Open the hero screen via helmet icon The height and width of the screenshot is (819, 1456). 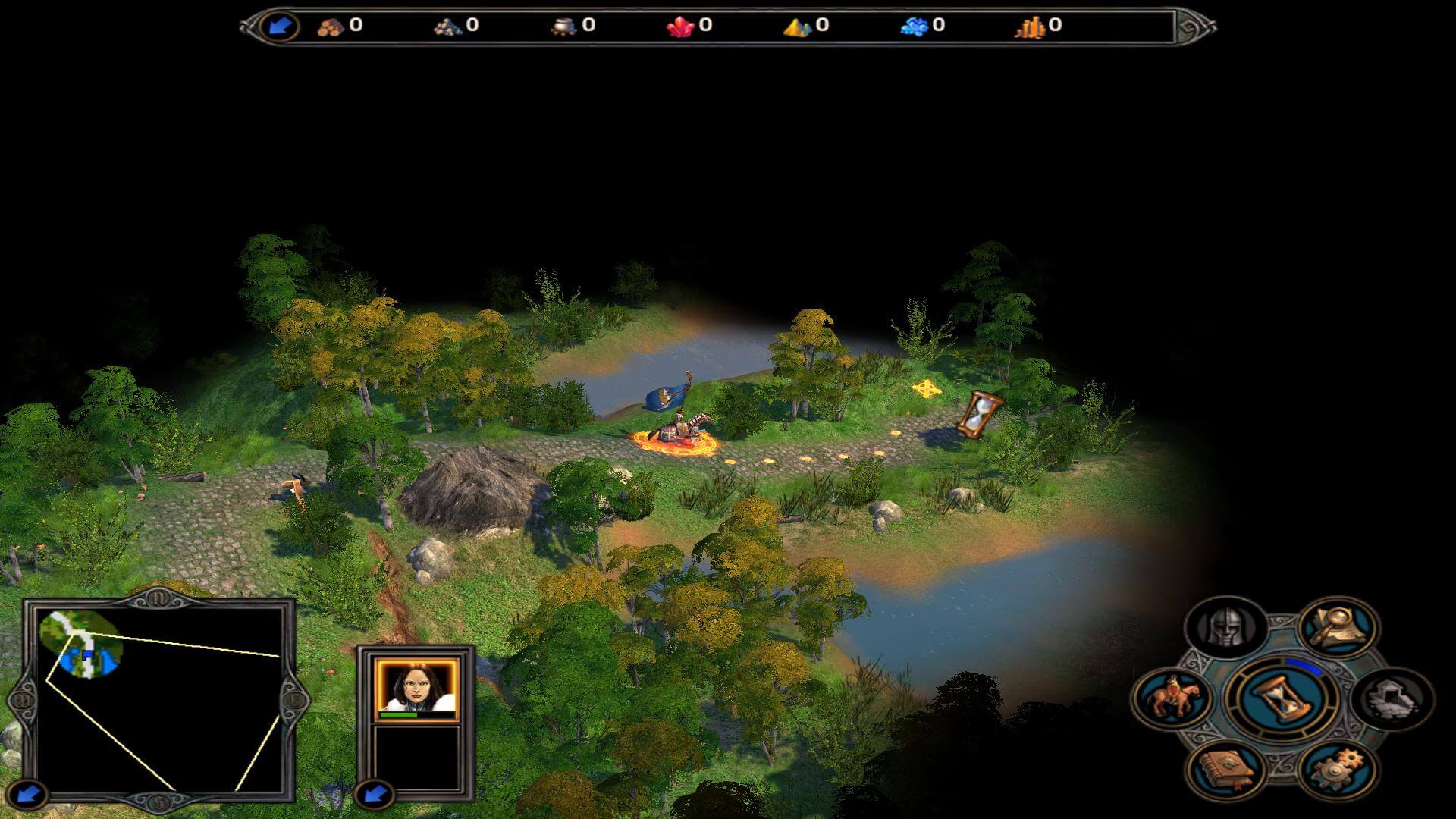[1225, 627]
